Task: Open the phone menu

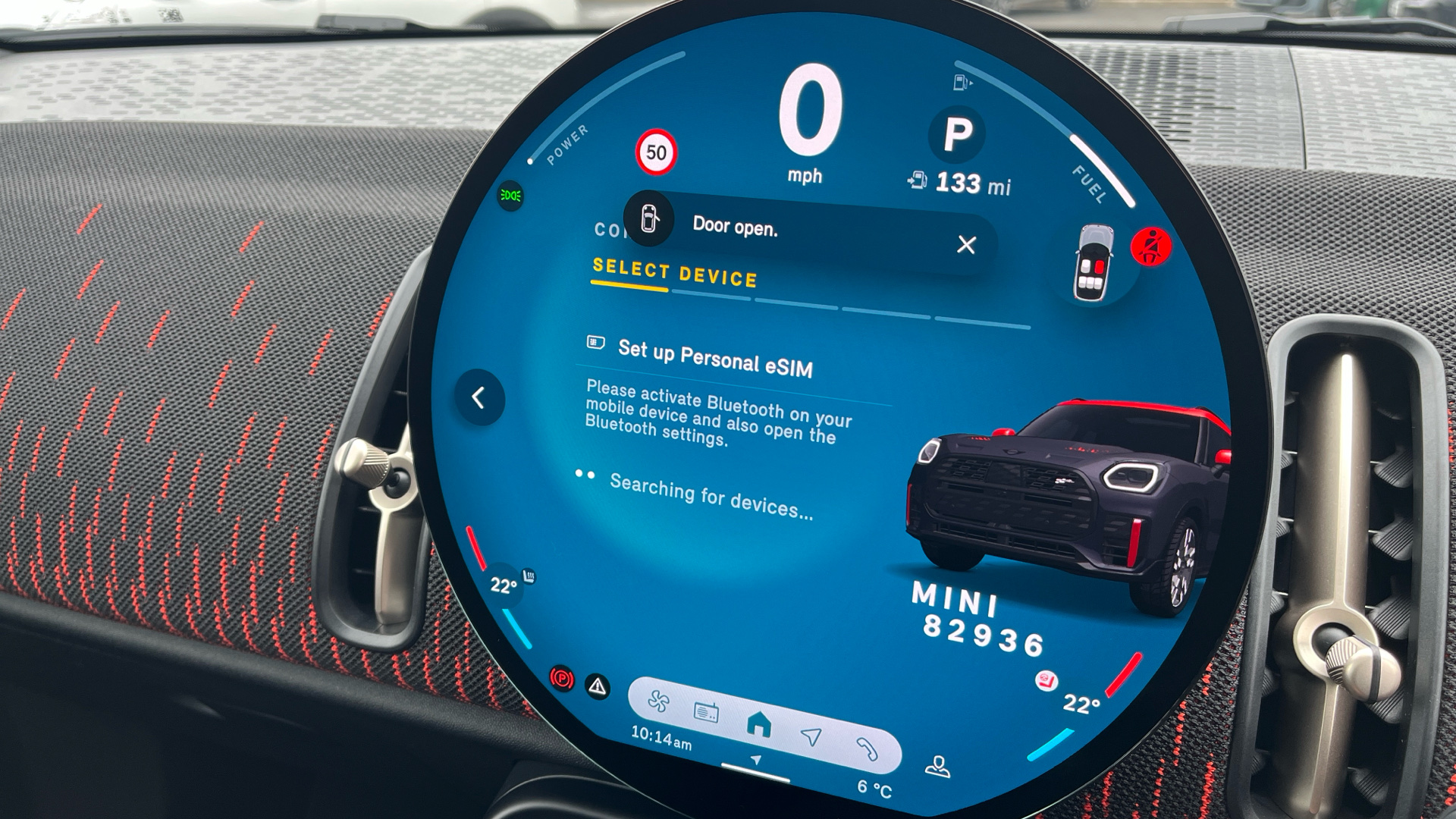Action: [867, 749]
